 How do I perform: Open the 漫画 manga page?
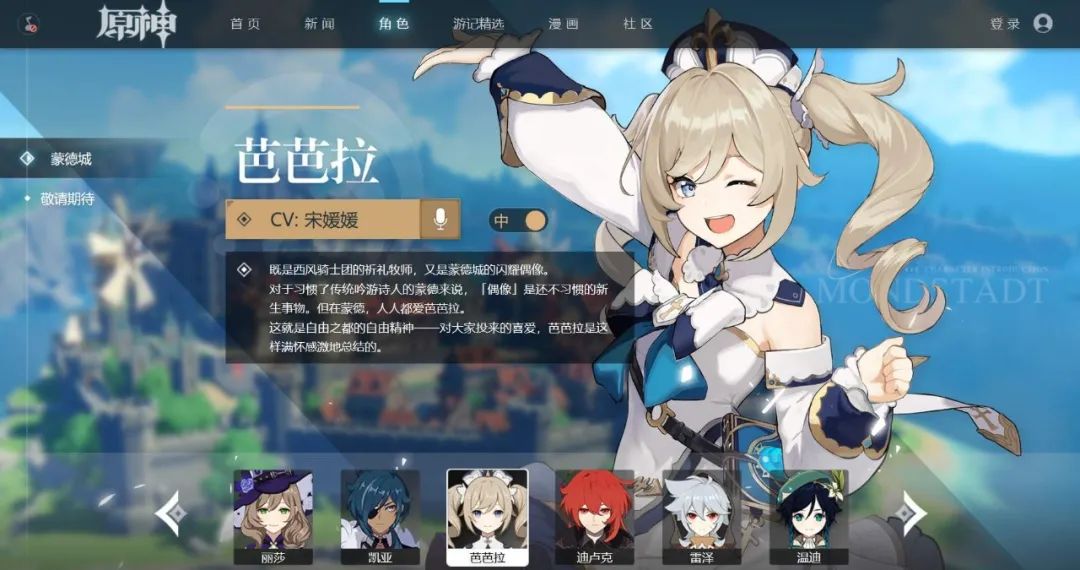564,24
